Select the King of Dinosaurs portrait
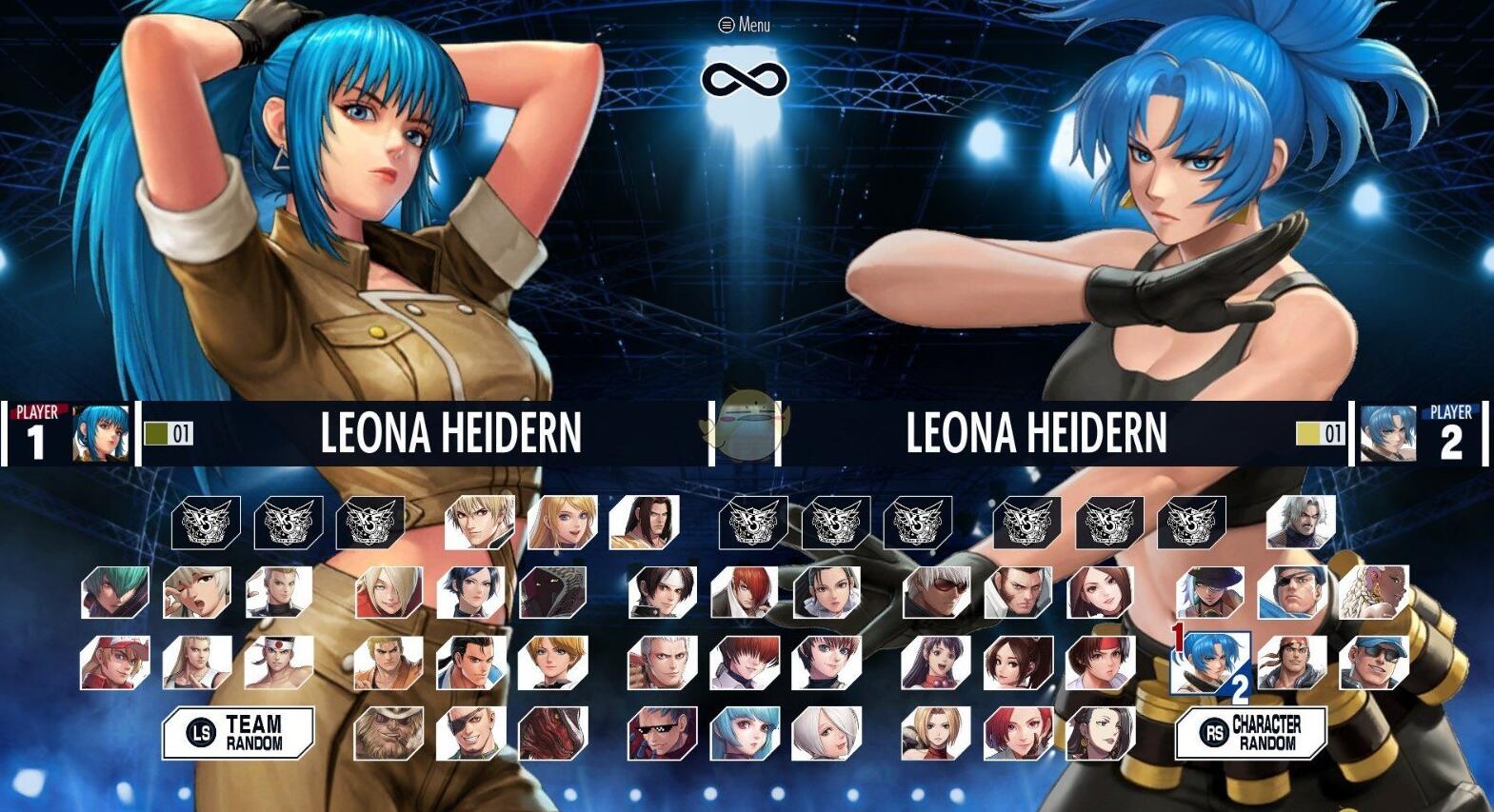The width and height of the screenshot is (1494, 812). click(553, 734)
